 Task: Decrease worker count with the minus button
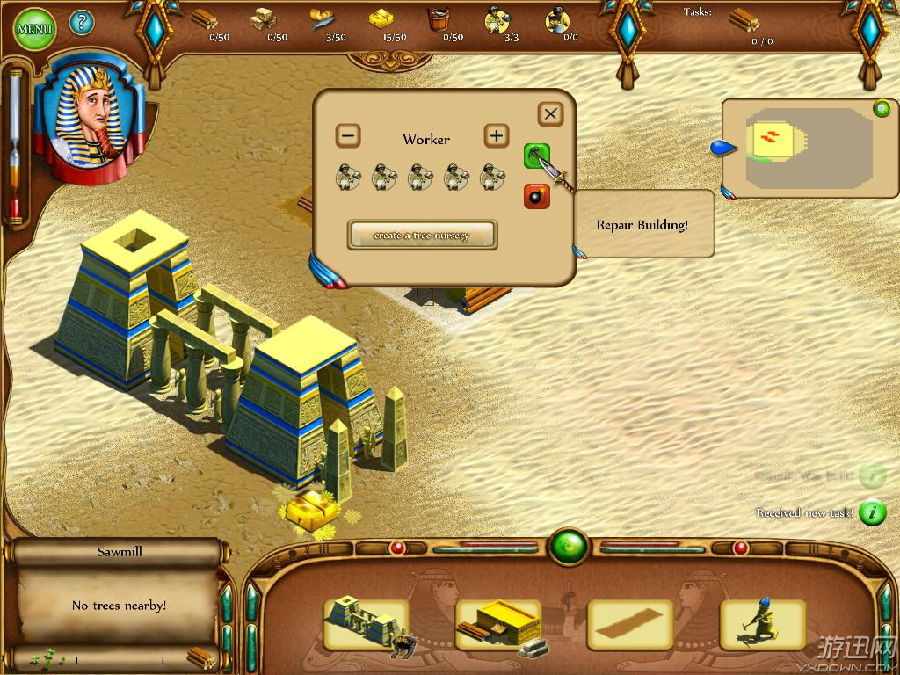tap(347, 135)
